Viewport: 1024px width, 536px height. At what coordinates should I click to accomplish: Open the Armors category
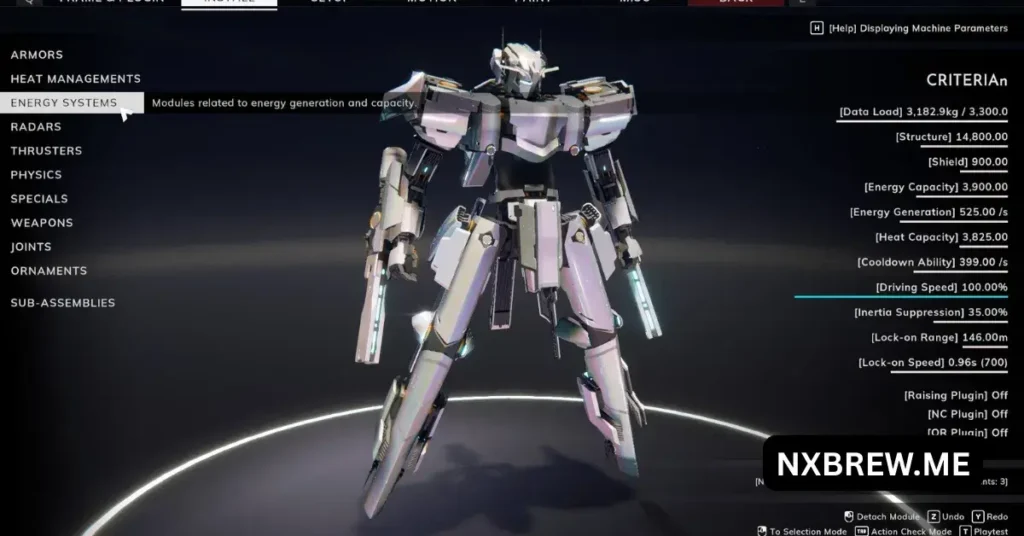37,55
